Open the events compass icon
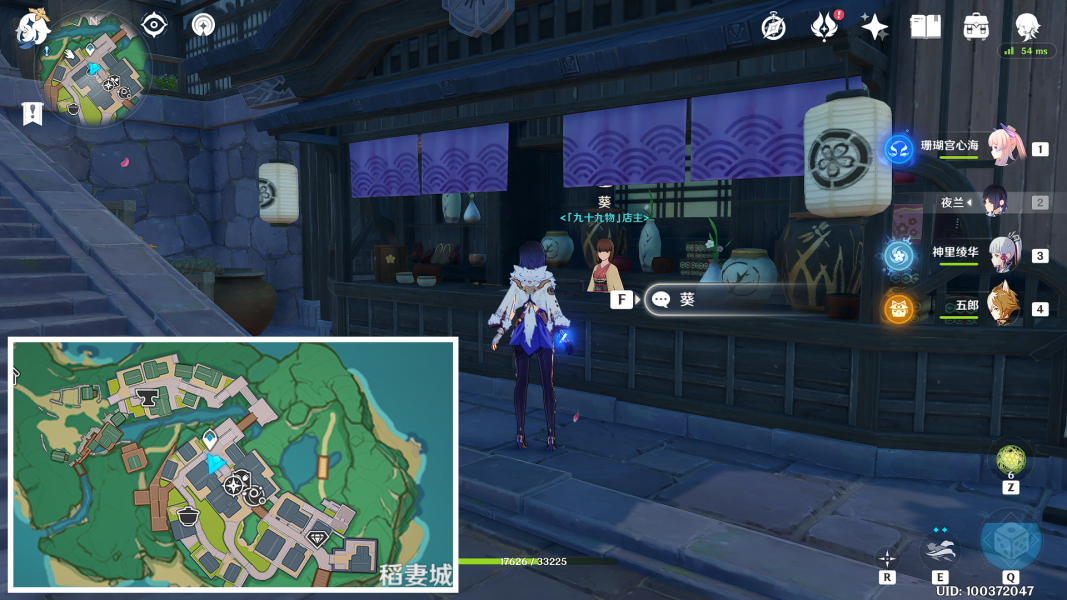Viewport: 1067px width, 600px height. [x=203, y=24]
